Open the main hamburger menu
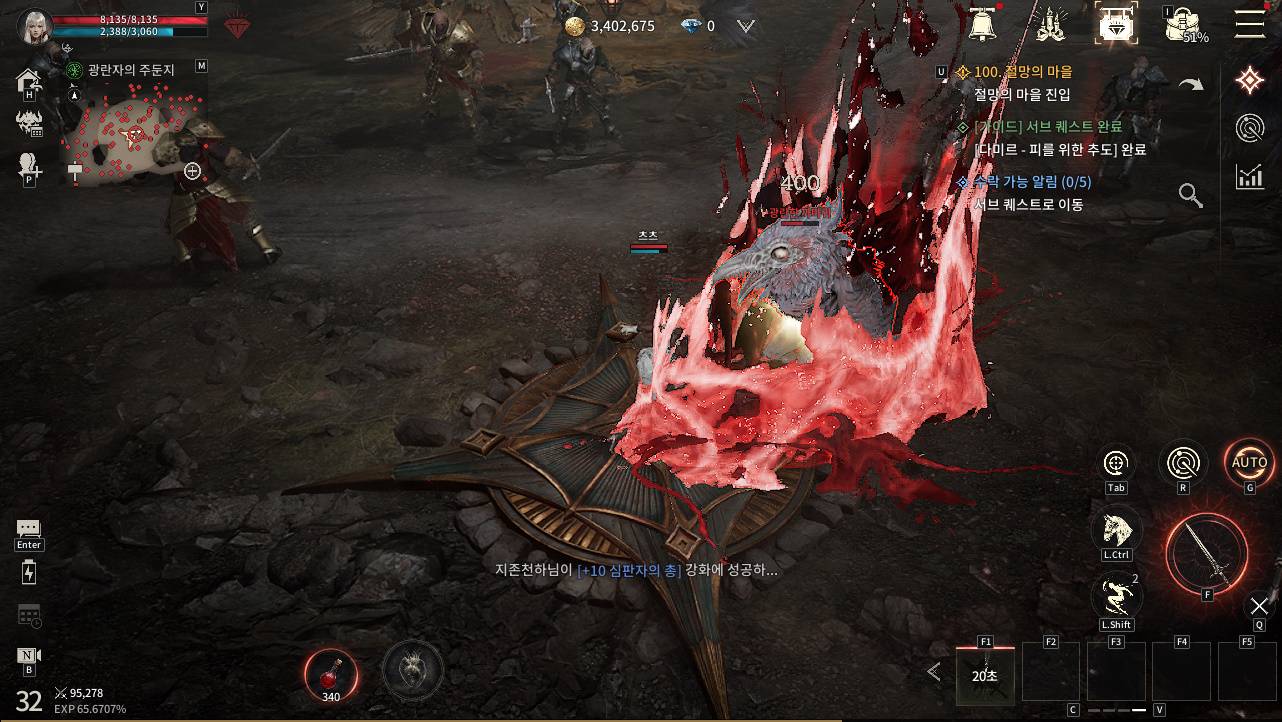The image size is (1282, 722). coord(1249,24)
